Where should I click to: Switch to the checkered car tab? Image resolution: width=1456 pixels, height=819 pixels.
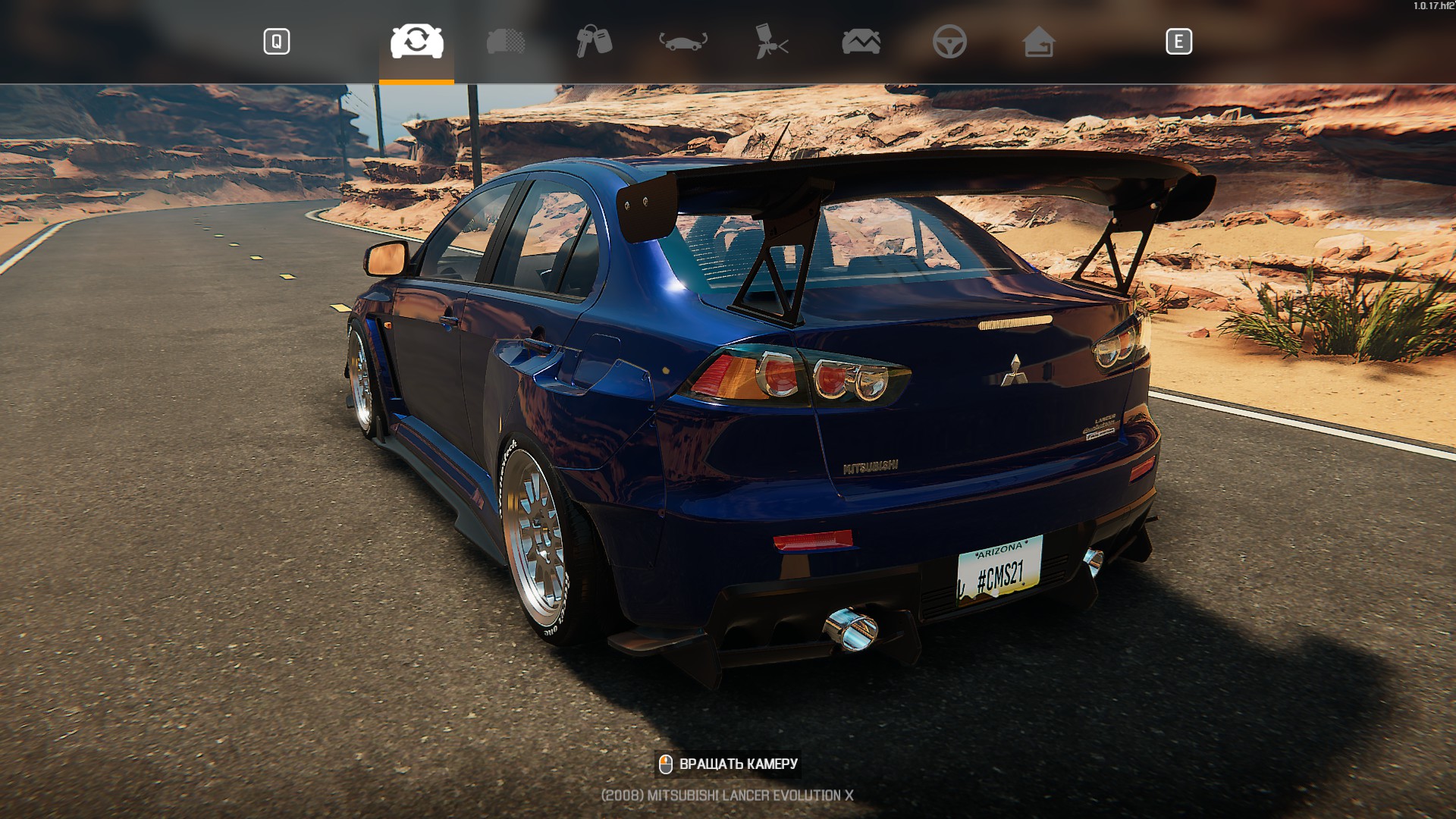506,42
